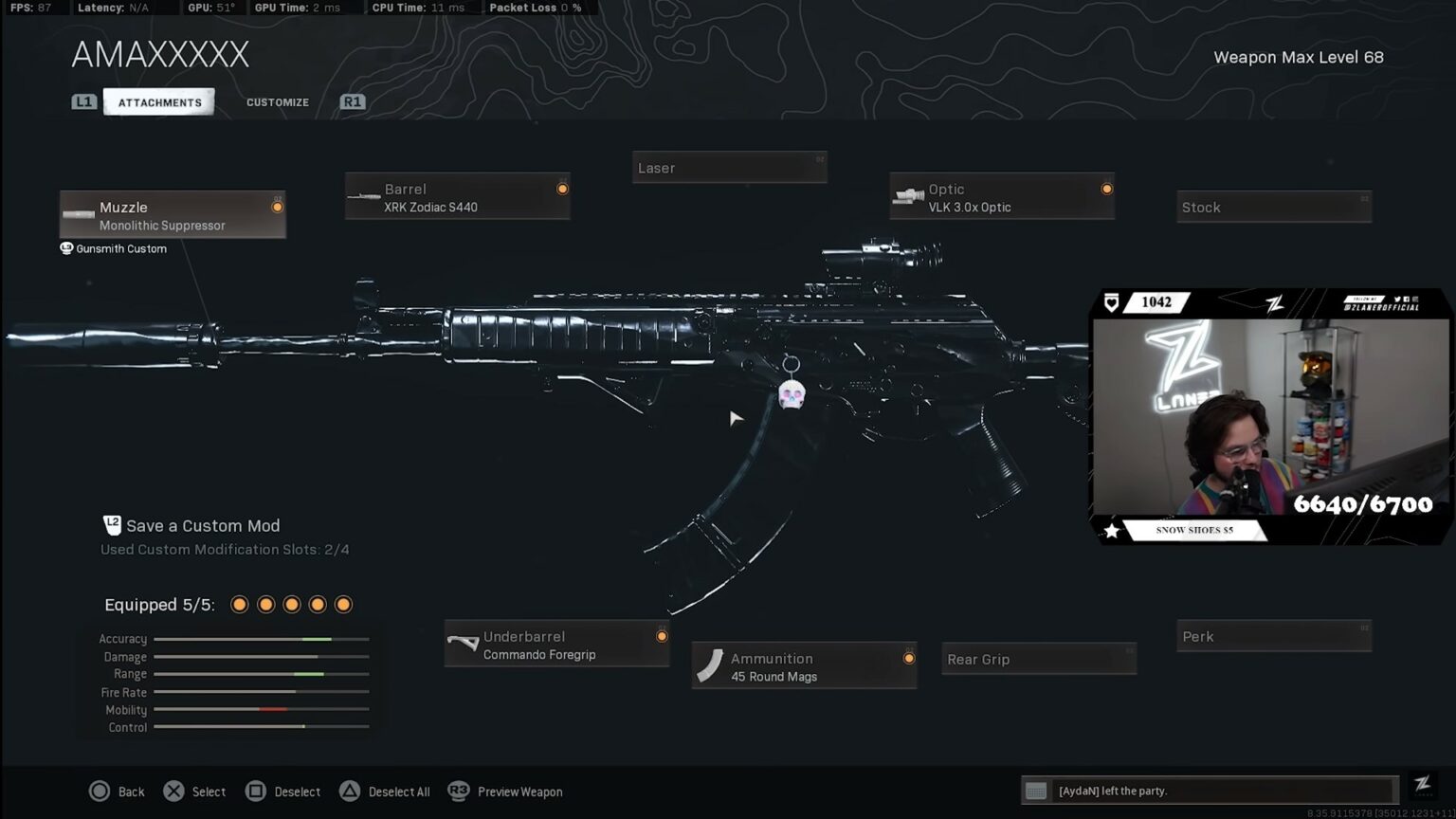
Task: Open the empty Stock attachment slot
Action: tap(1273, 207)
